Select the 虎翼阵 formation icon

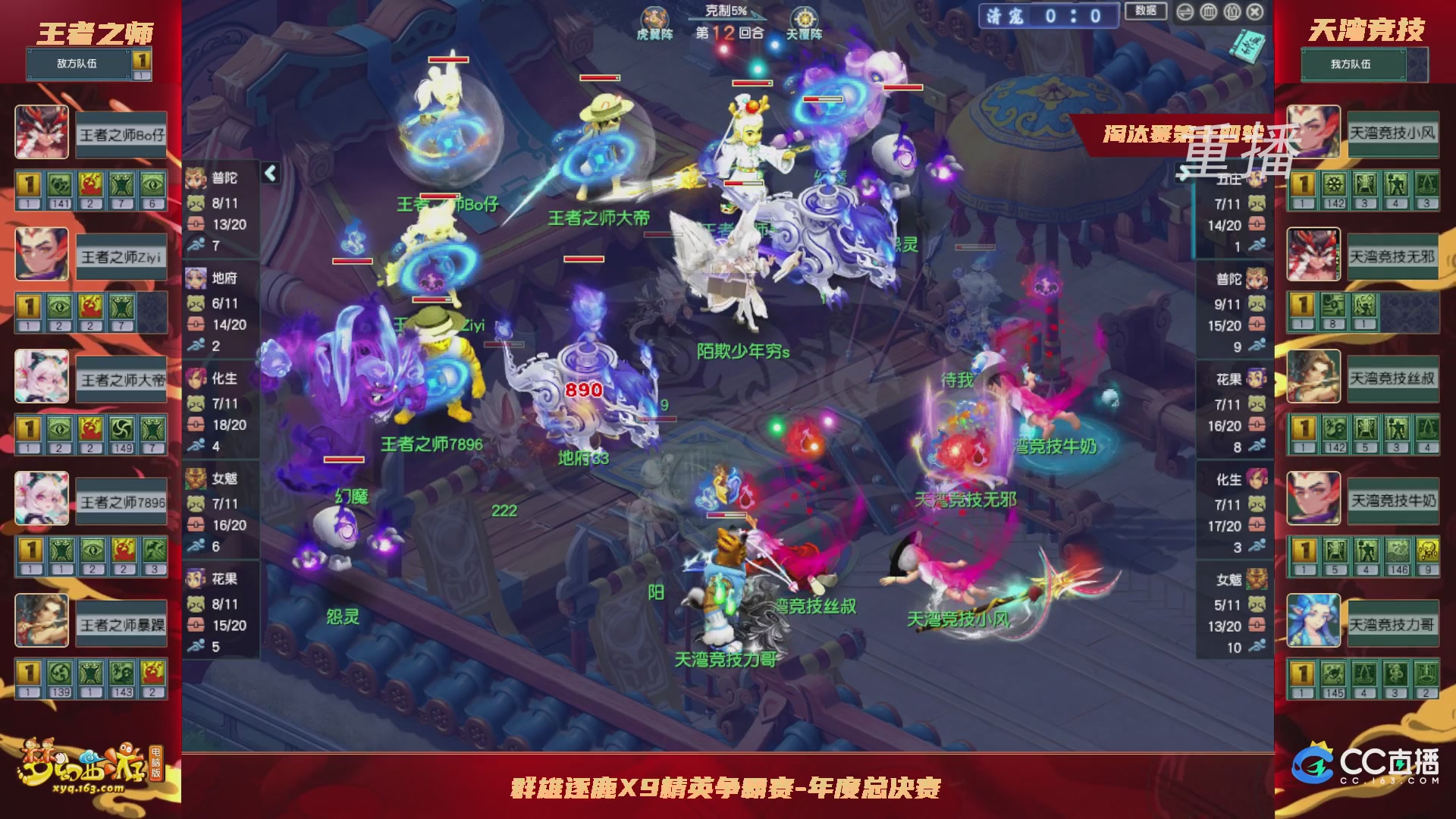point(657,15)
